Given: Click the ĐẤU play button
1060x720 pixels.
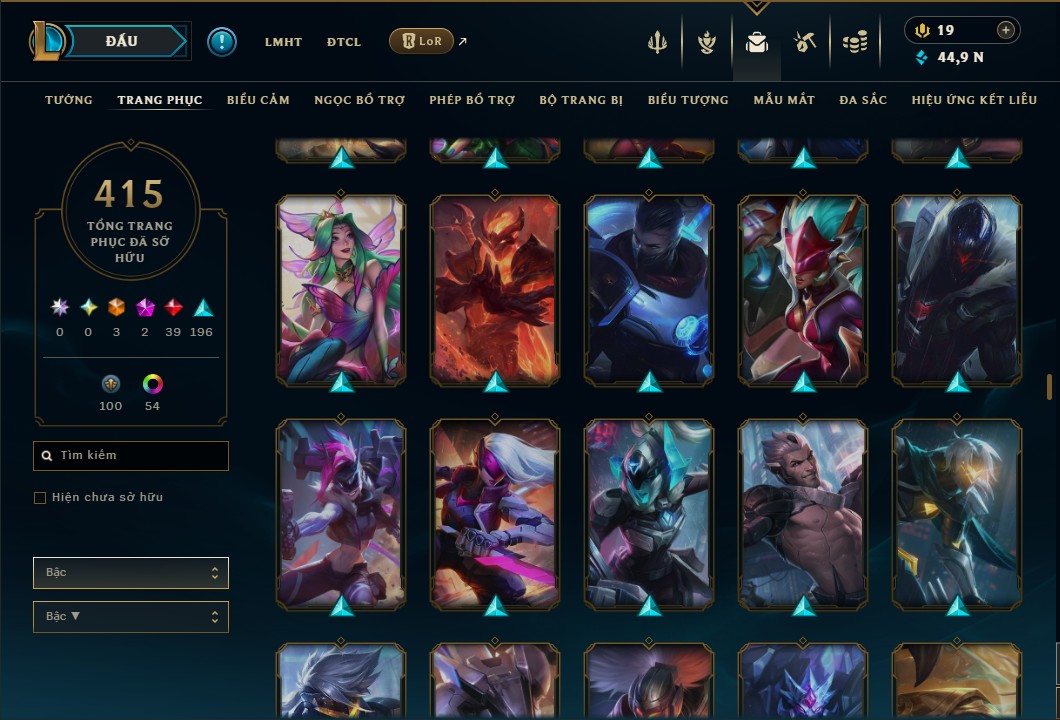Looking at the screenshot, I should [122, 41].
